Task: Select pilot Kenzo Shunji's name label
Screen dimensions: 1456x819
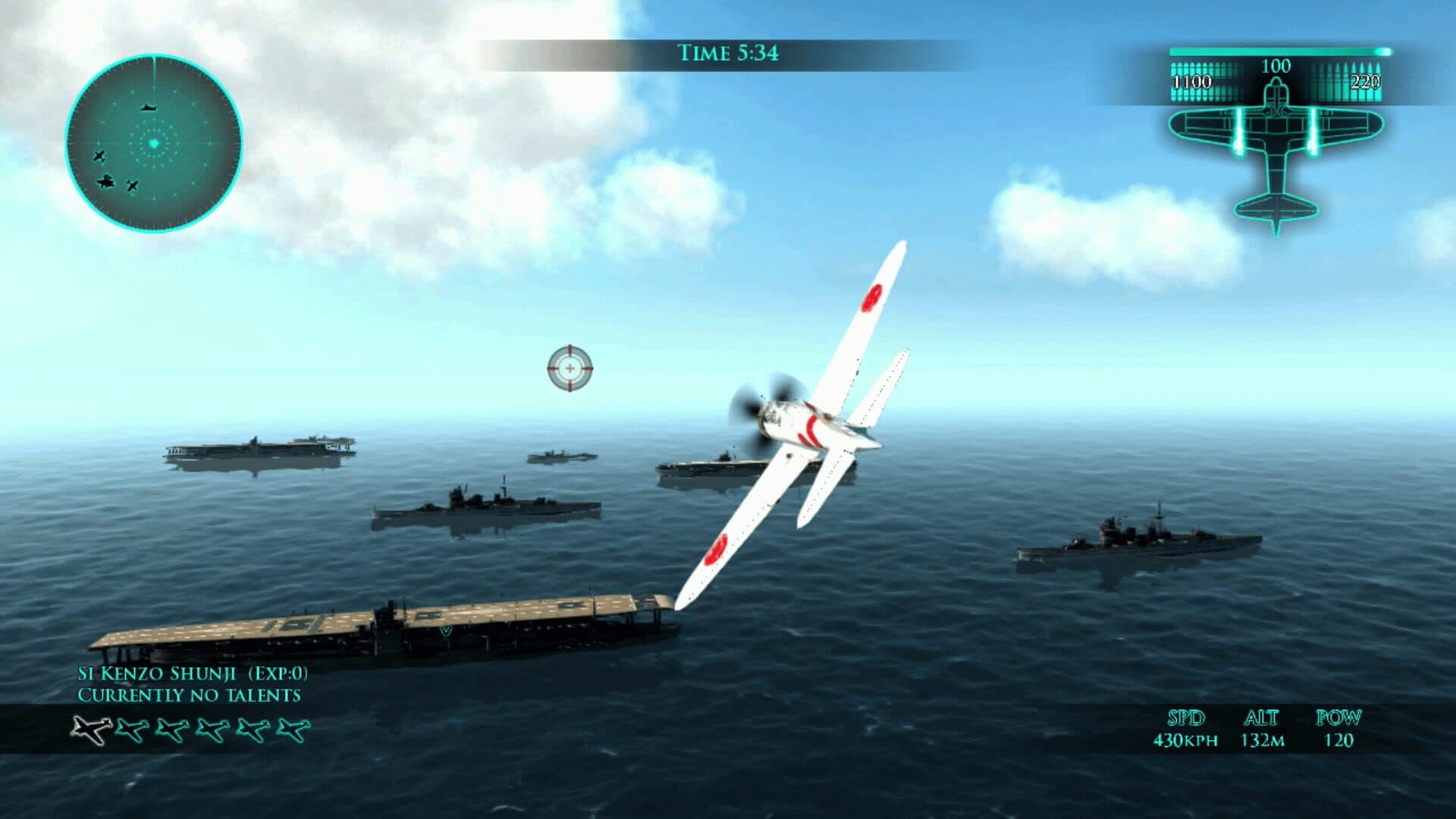Action: click(193, 673)
